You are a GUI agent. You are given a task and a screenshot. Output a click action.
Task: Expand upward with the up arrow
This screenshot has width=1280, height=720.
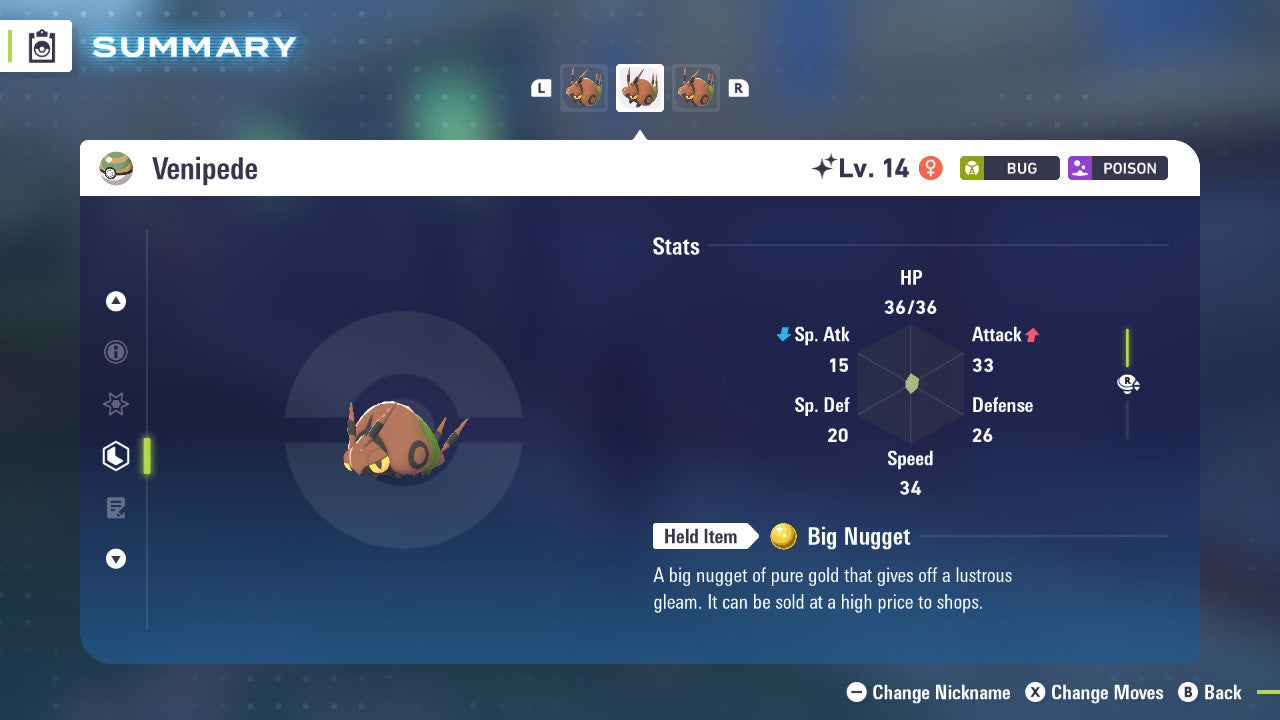tap(116, 301)
